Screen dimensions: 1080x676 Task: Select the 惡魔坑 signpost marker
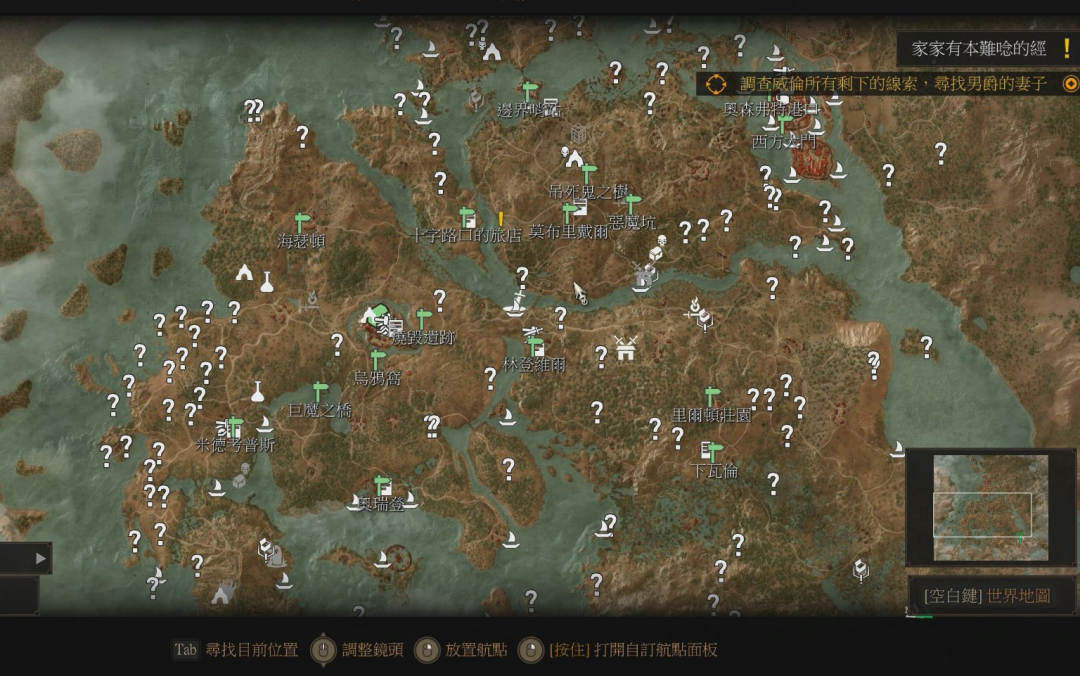pyautogui.click(x=632, y=203)
